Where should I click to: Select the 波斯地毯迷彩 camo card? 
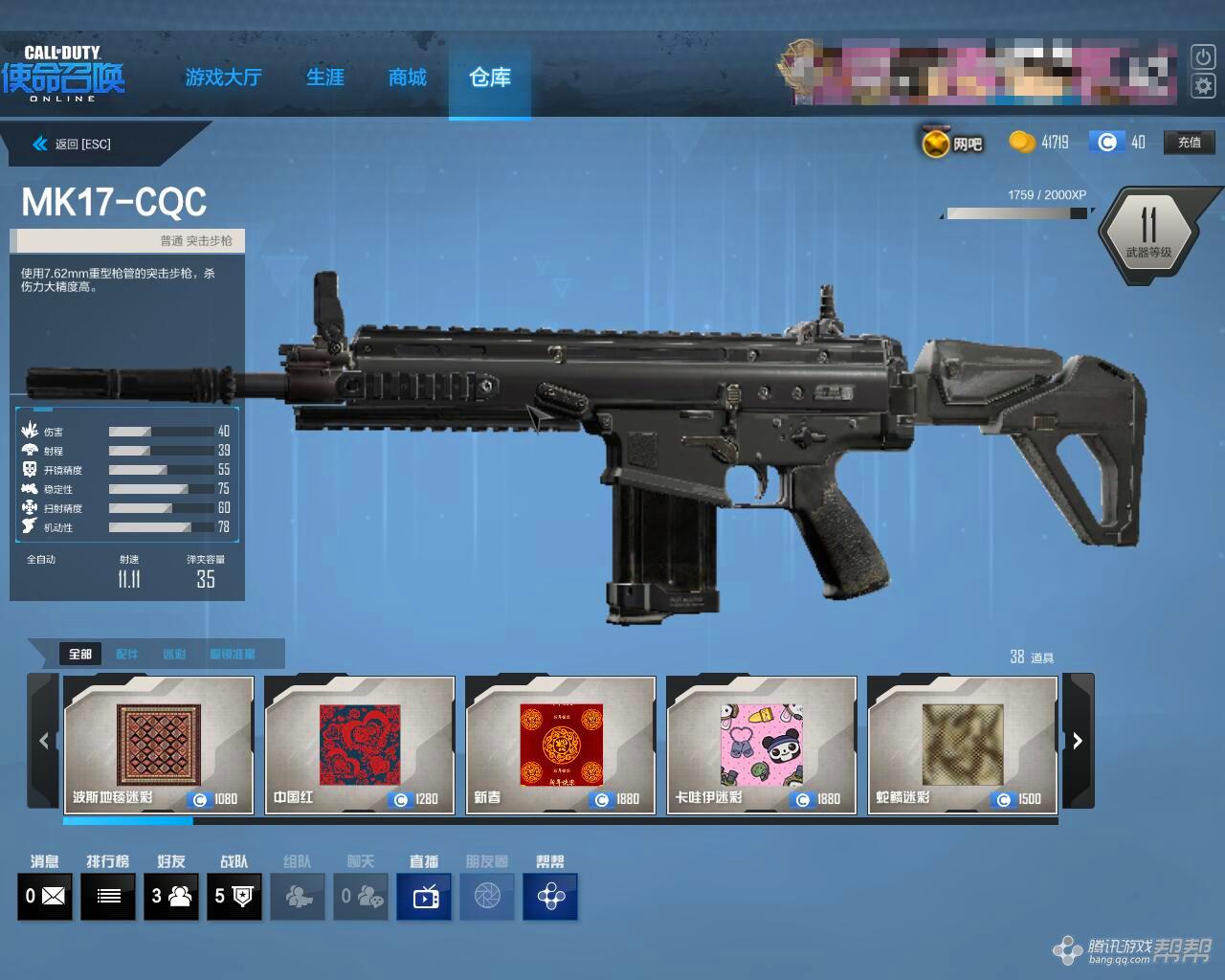click(x=159, y=745)
